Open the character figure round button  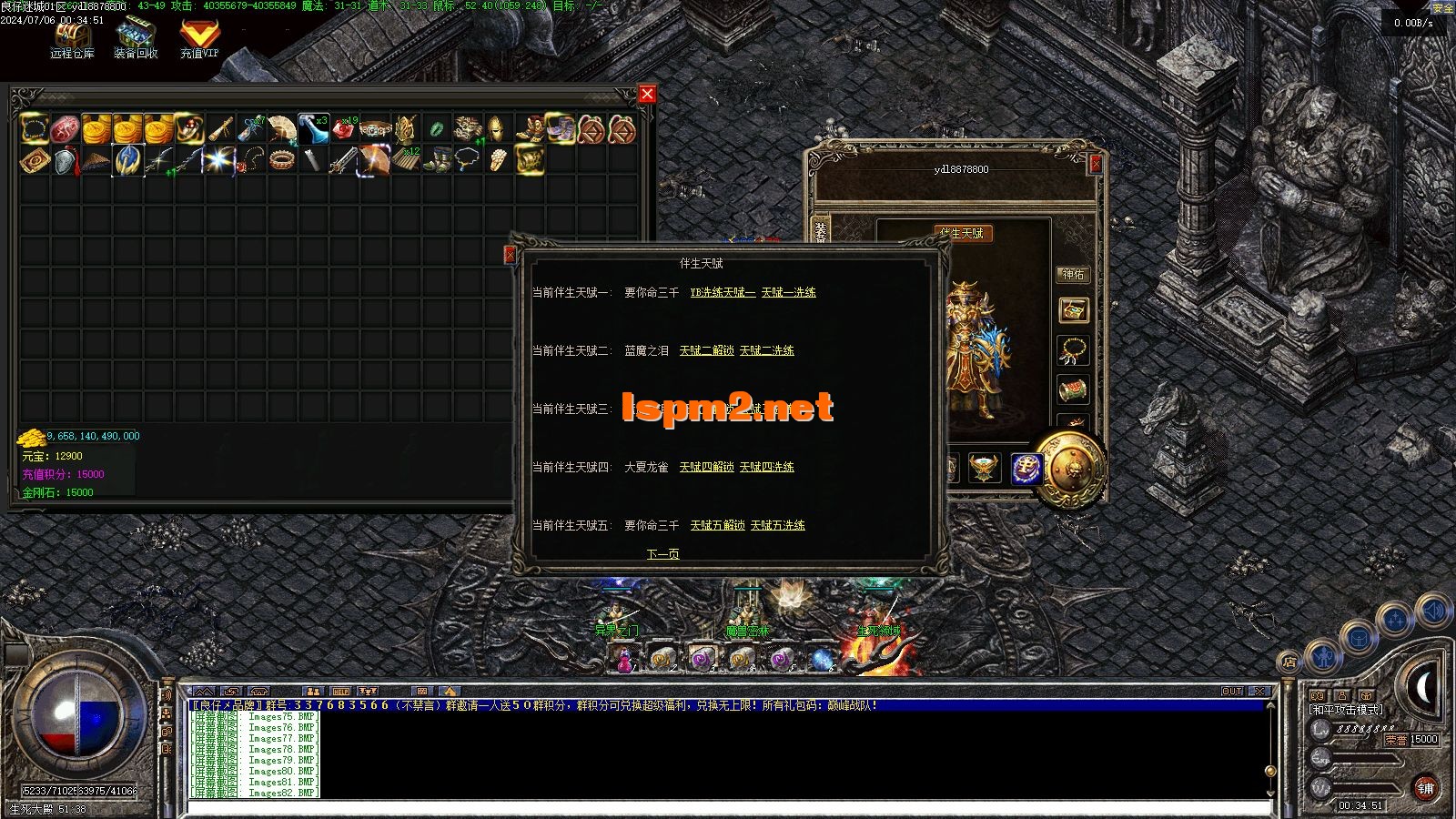(1322, 654)
